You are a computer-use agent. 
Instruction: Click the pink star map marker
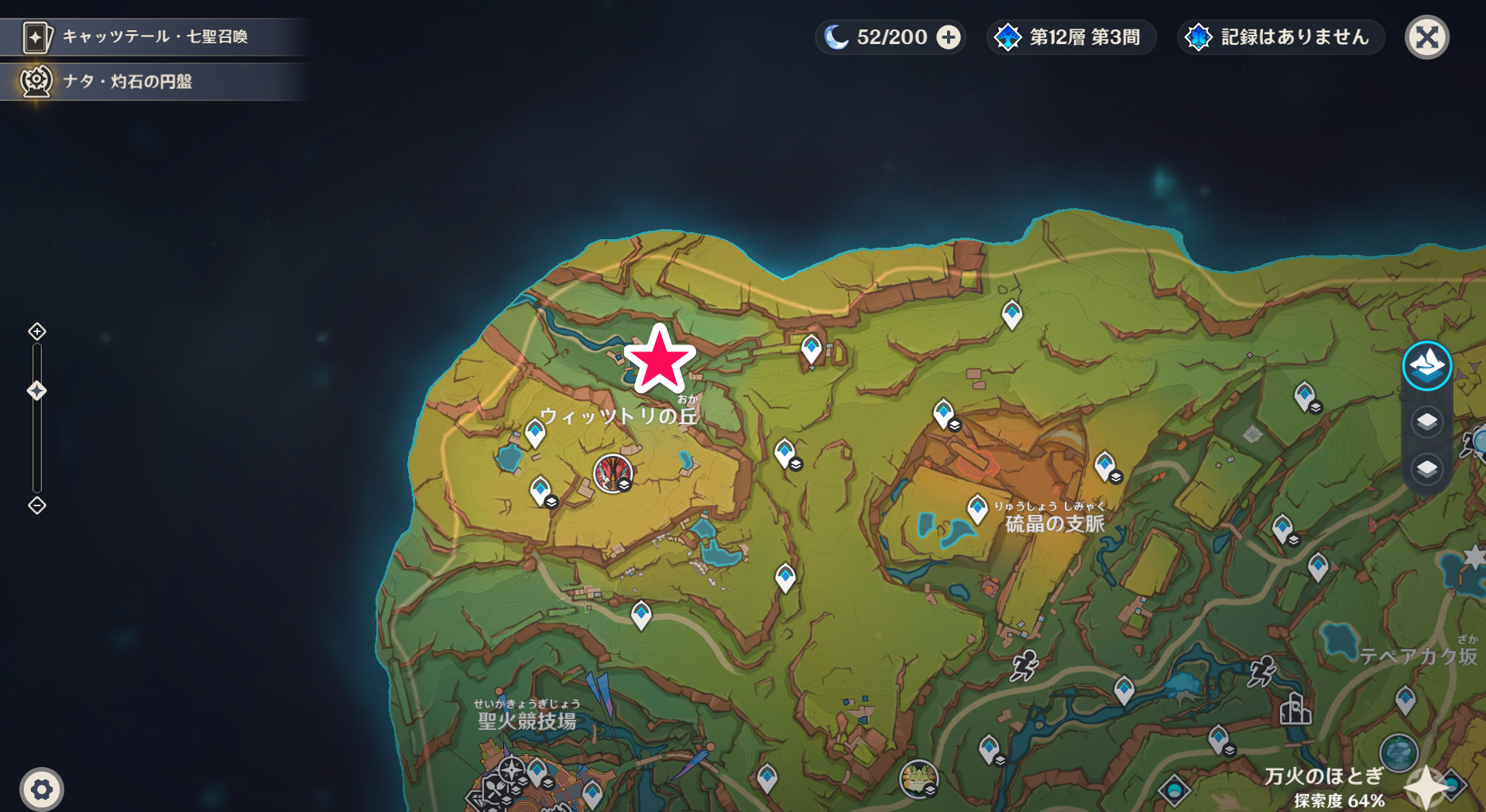click(x=660, y=360)
